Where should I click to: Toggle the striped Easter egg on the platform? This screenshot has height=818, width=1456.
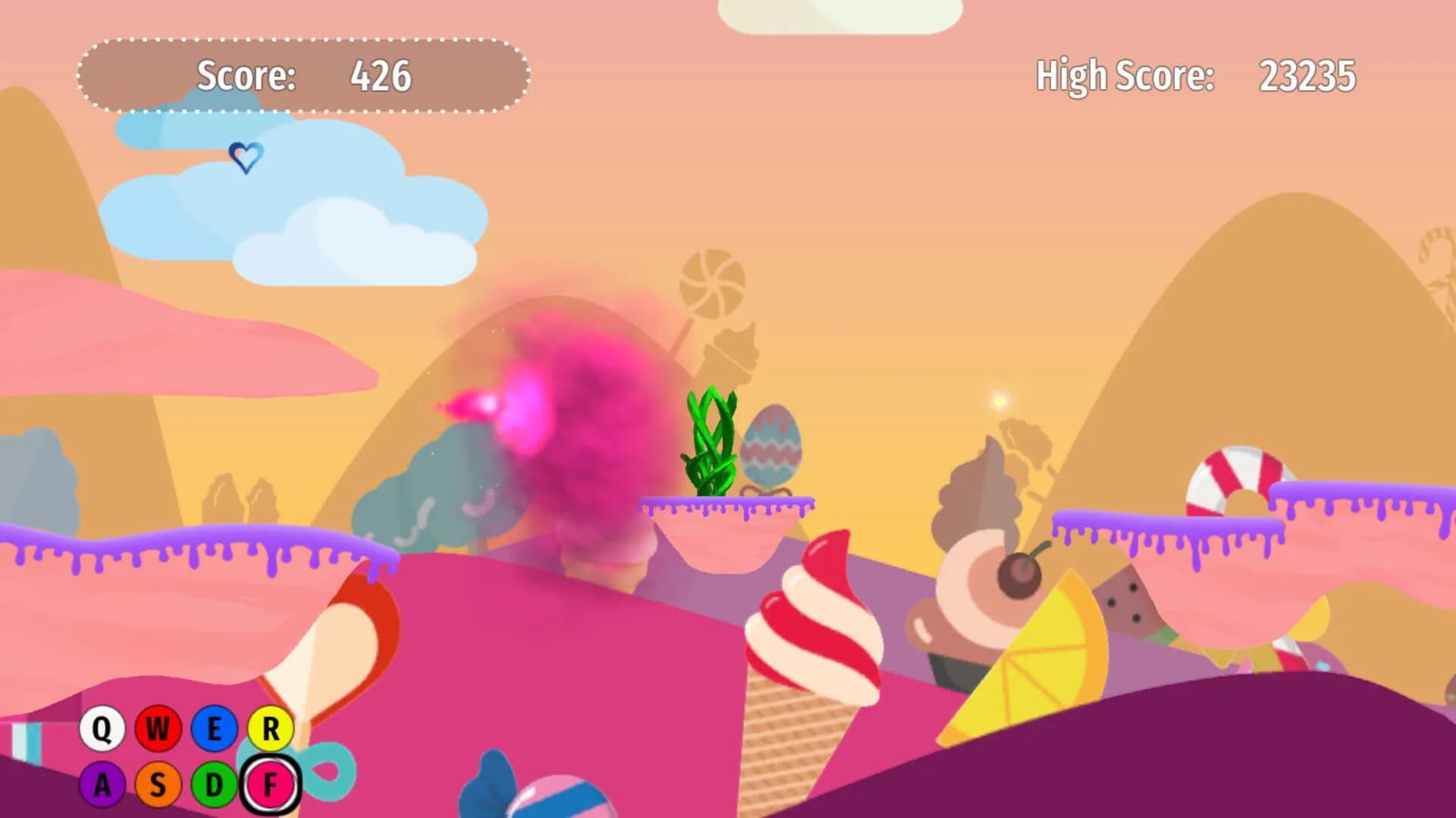click(x=770, y=447)
